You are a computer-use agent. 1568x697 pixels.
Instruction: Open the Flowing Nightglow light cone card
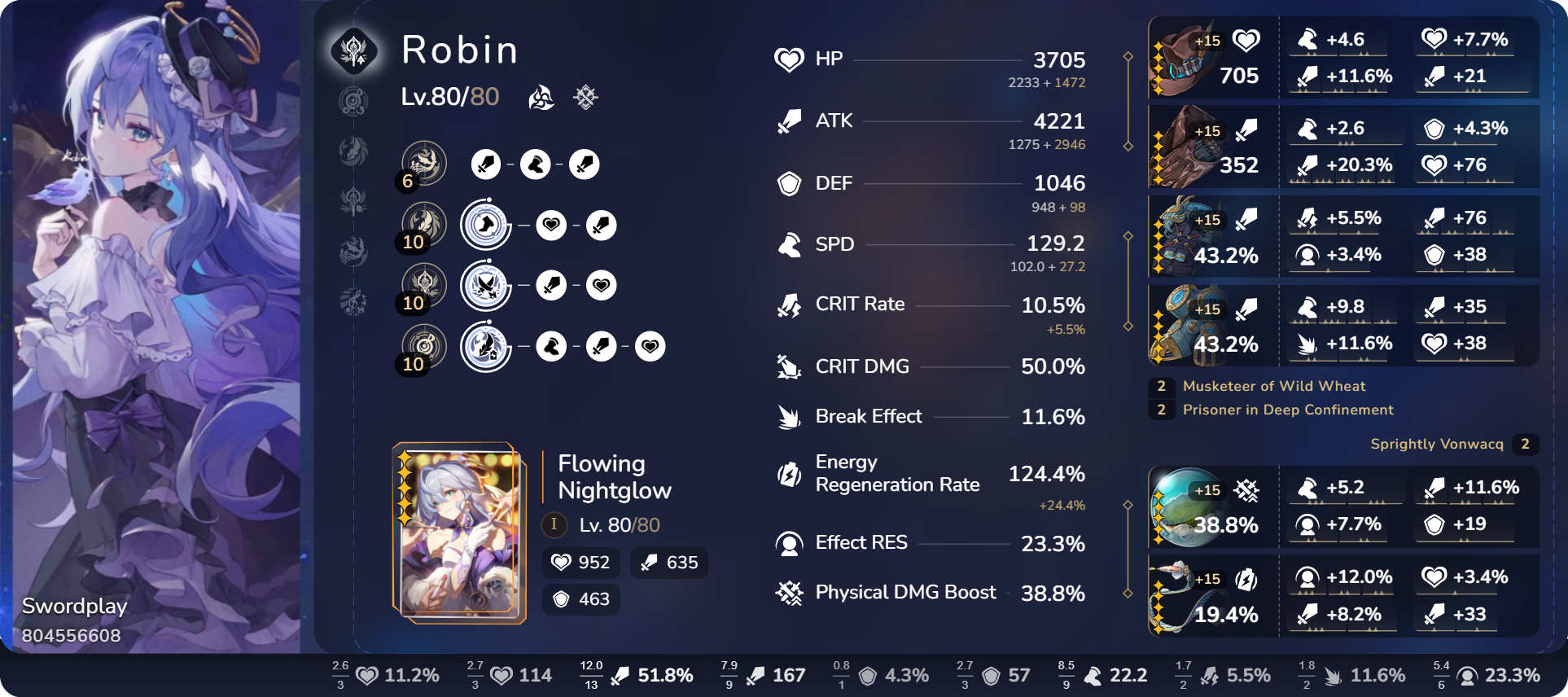[x=458, y=533]
